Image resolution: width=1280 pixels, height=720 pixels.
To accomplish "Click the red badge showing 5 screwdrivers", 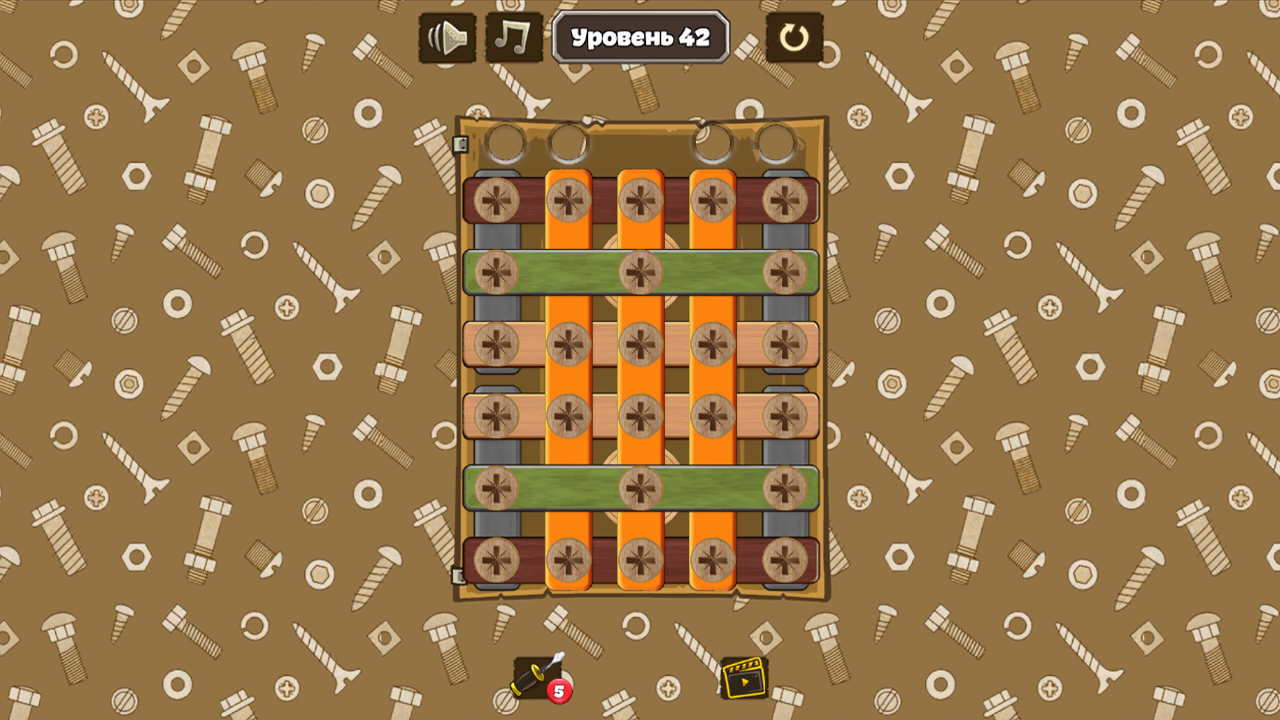I will [558, 690].
